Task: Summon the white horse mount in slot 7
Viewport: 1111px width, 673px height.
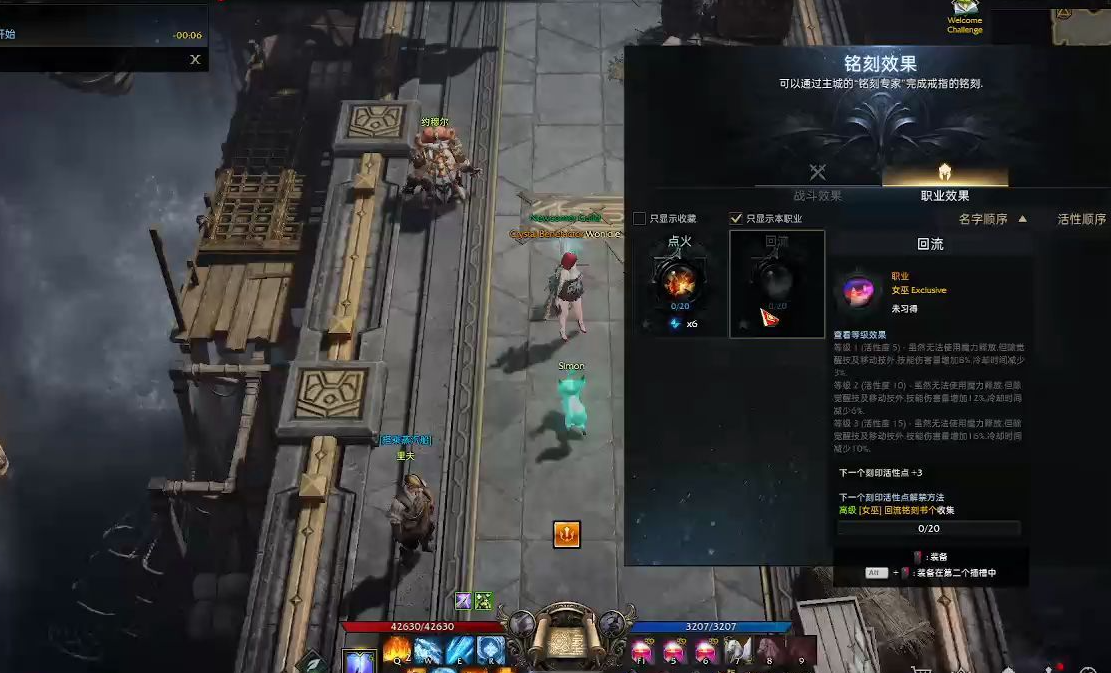Action: tap(737, 651)
